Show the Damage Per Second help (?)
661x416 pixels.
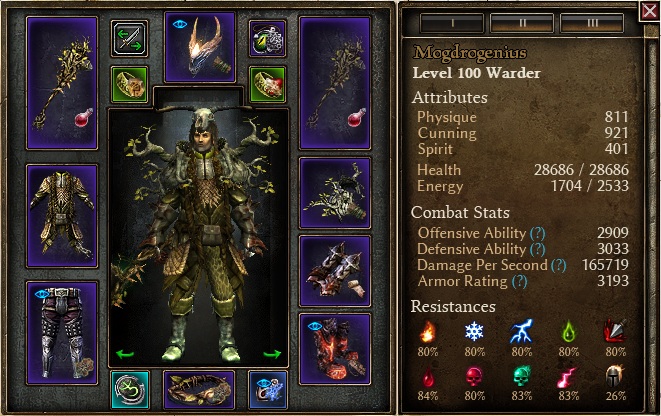point(558,265)
